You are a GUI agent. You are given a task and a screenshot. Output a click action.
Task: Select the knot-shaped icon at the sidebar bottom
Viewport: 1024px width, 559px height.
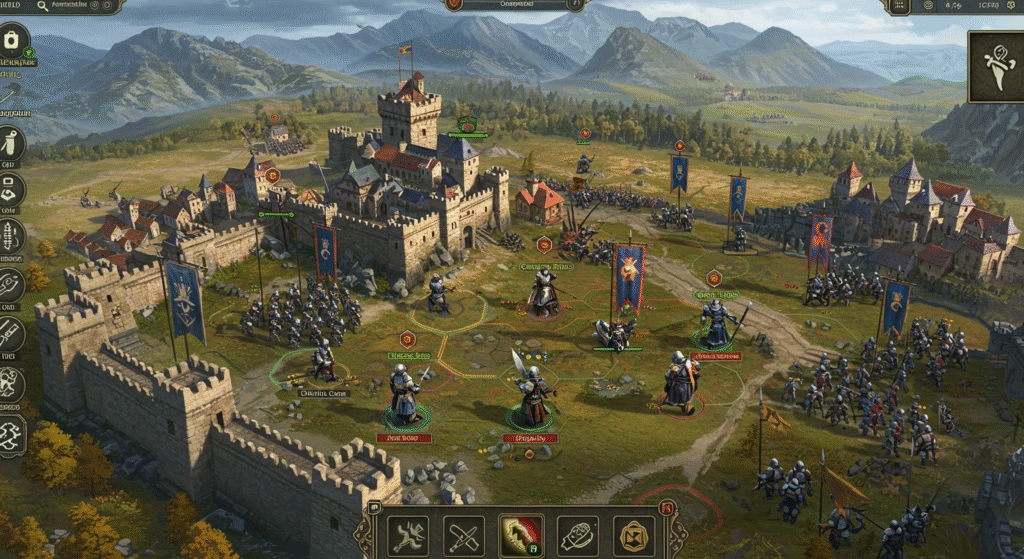[12, 435]
